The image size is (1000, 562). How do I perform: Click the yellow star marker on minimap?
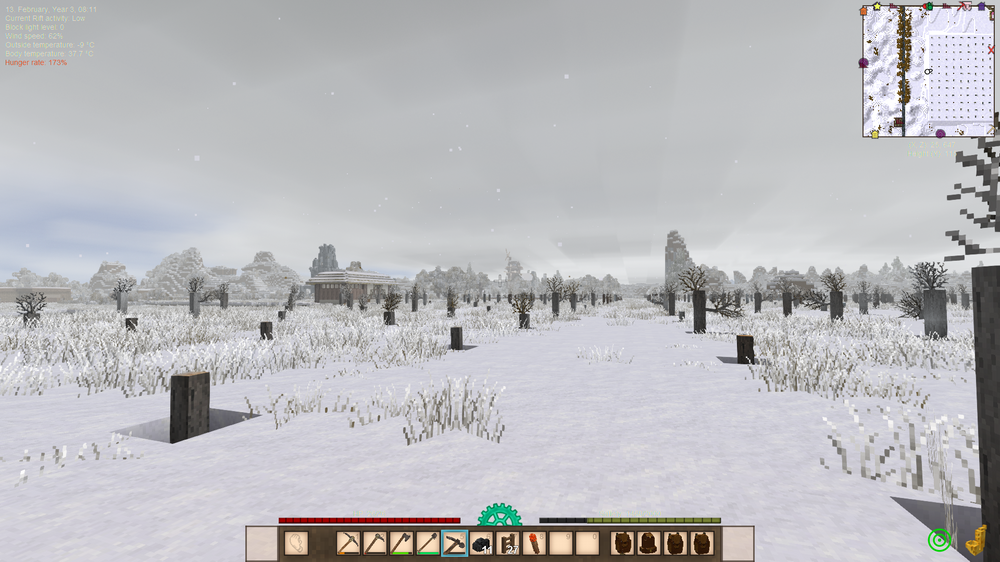[877, 6]
